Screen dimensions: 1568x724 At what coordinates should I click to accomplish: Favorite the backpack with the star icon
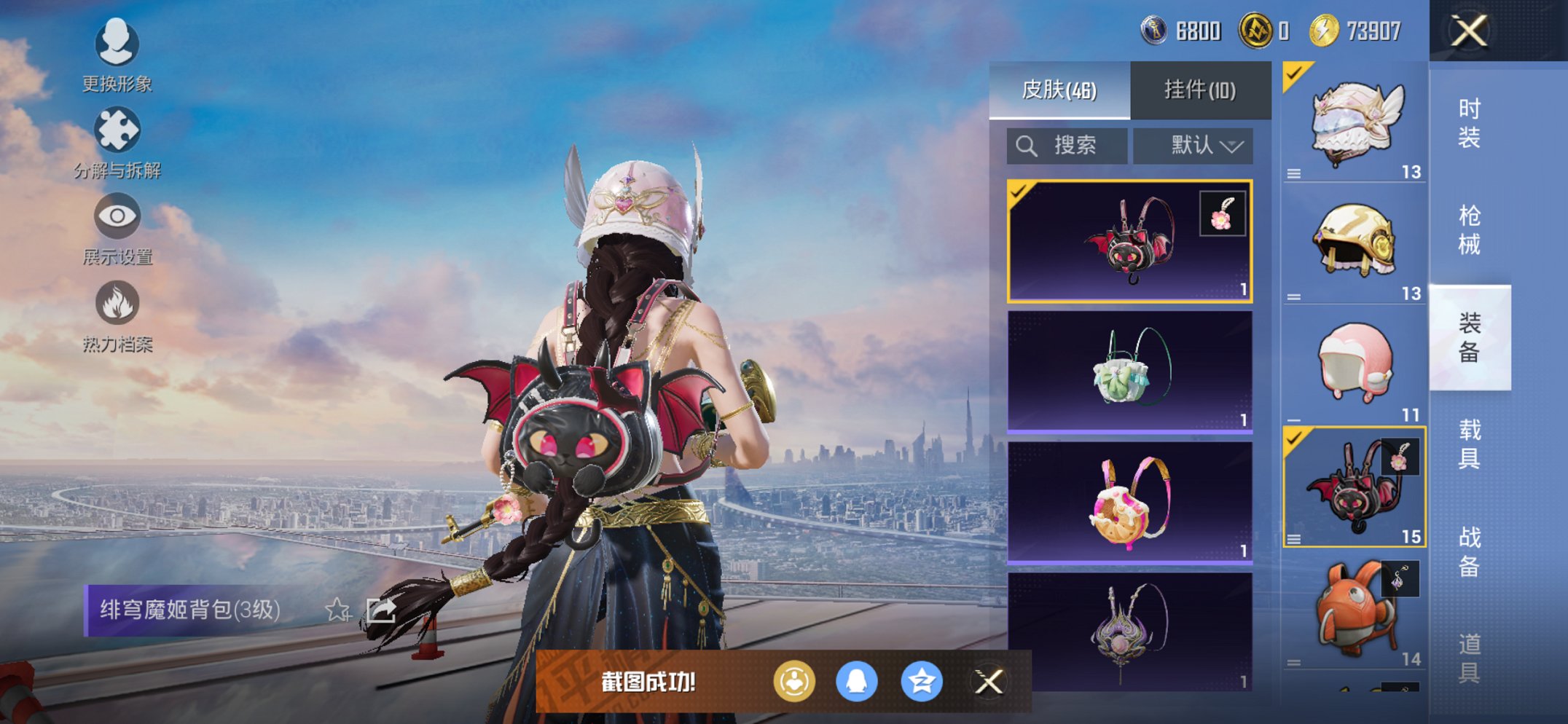coord(337,610)
